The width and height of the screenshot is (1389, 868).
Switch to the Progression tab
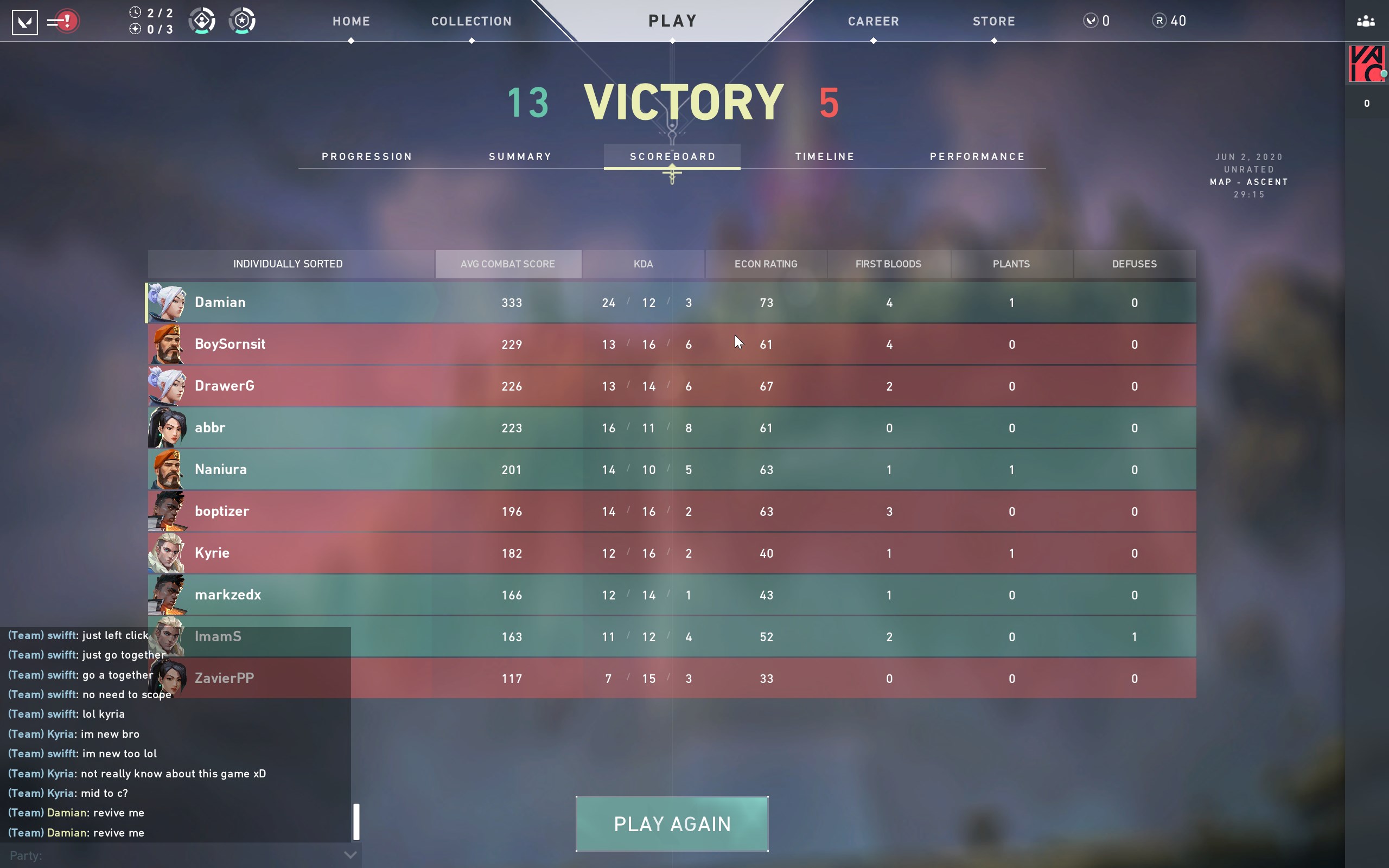(x=367, y=157)
